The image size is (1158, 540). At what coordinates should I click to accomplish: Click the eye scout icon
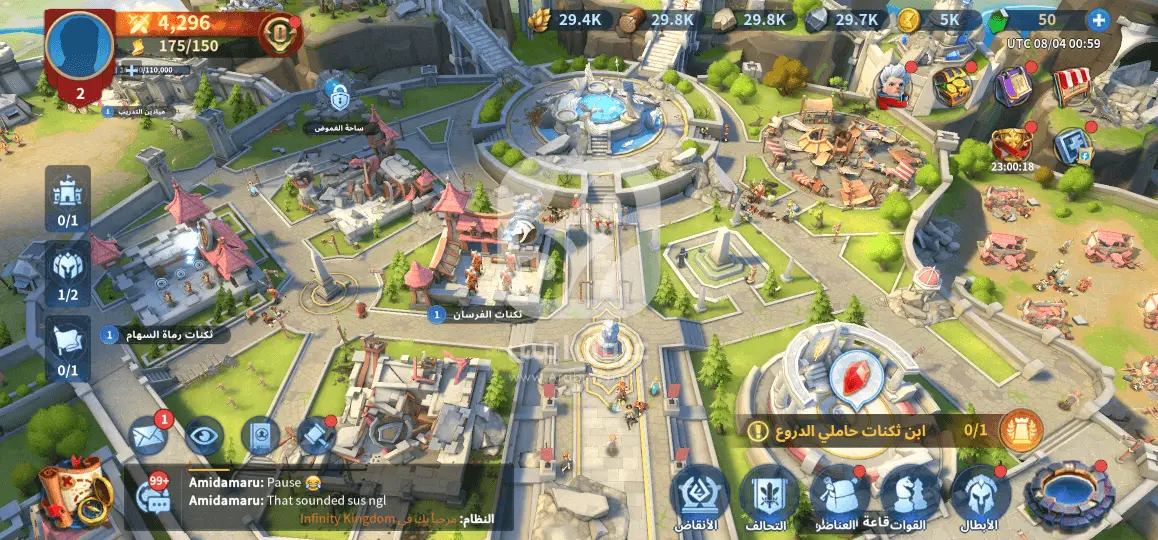pyautogui.click(x=203, y=436)
